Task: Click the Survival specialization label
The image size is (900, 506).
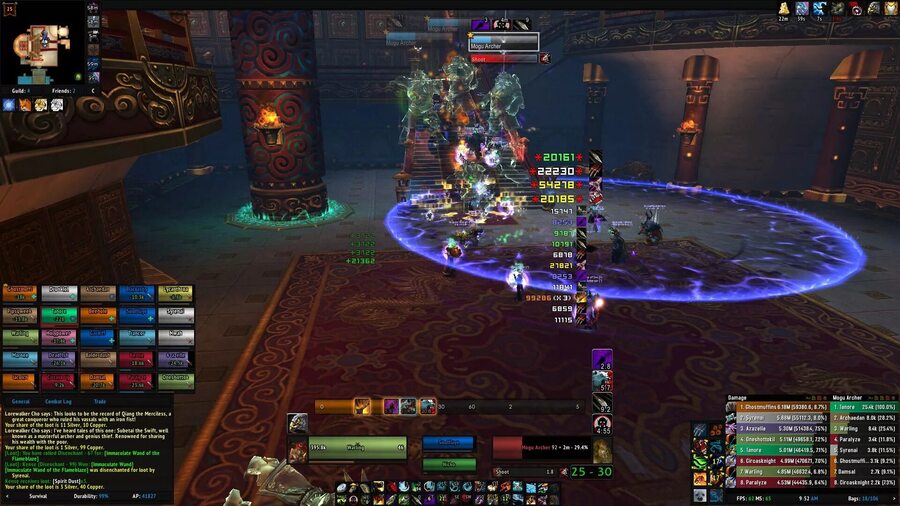Action: (x=38, y=496)
